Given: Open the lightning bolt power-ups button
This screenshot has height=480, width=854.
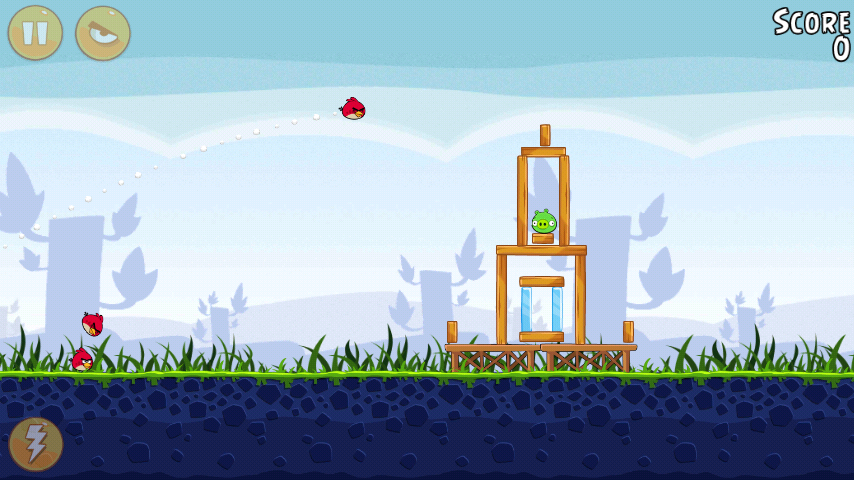Looking at the screenshot, I should click(x=36, y=443).
